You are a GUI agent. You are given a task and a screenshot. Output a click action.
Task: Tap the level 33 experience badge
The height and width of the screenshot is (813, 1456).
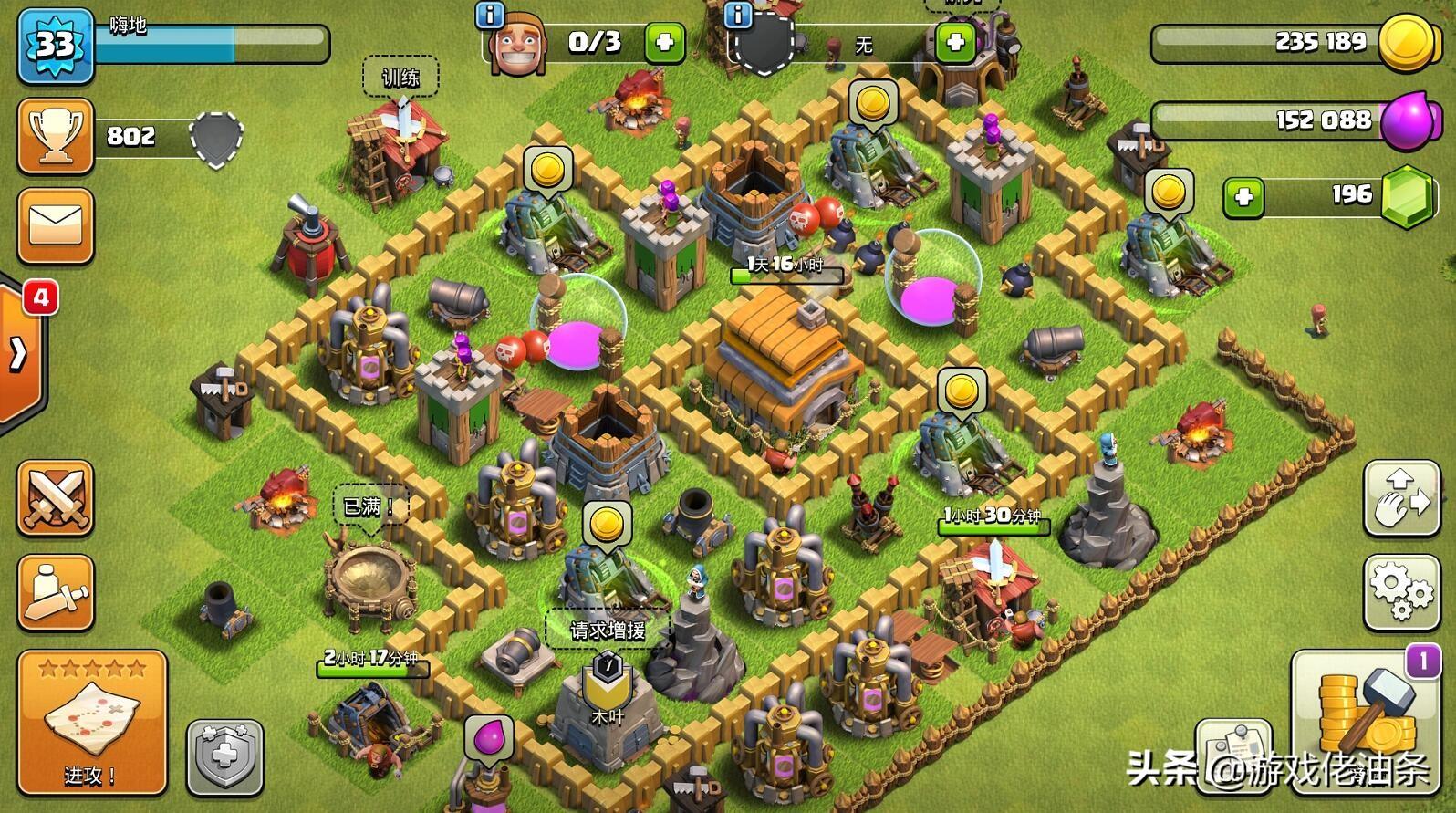click(x=56, y=44)
